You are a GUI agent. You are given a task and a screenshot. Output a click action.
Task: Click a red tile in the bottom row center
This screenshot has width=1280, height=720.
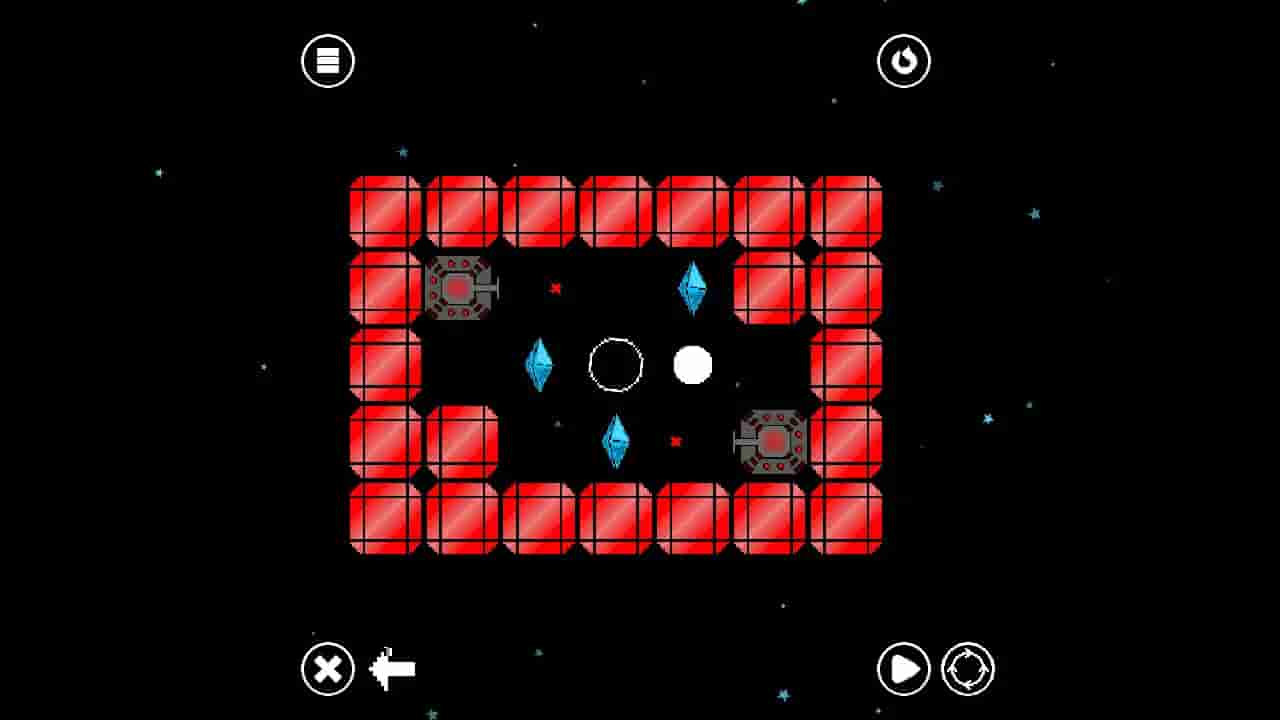coord(617,519)
